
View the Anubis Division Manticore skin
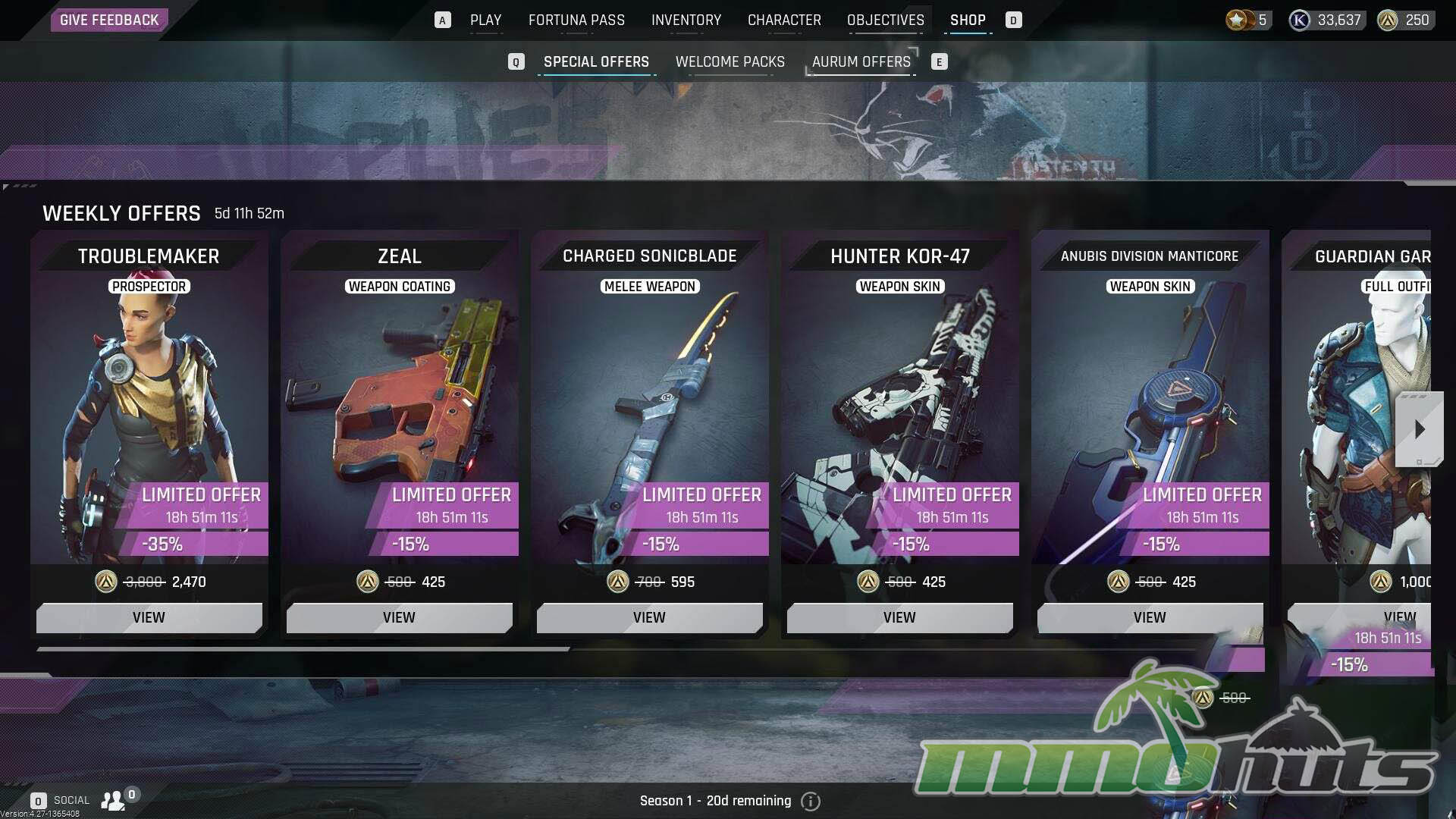pos(1150,617)
